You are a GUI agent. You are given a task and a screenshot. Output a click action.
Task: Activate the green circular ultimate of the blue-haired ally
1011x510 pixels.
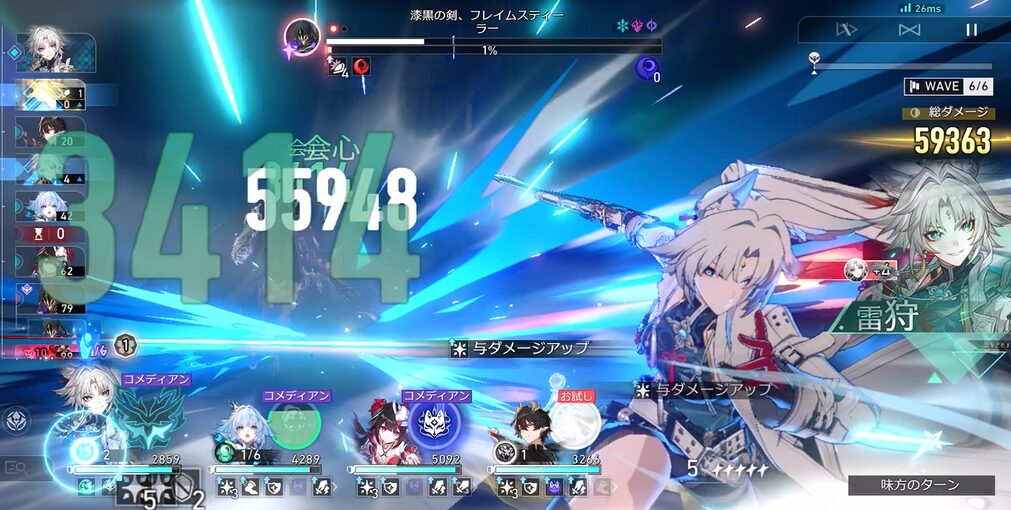tap(293, 424)
